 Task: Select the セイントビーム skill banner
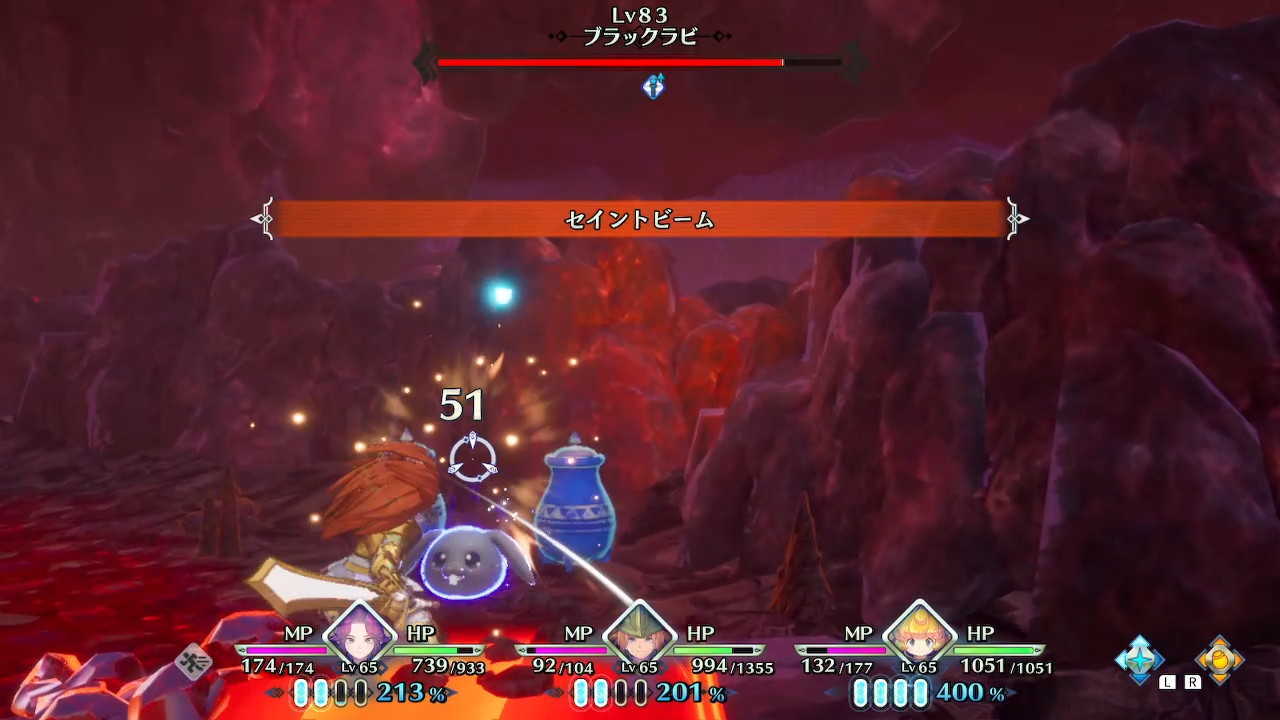[x=640, y=219]
